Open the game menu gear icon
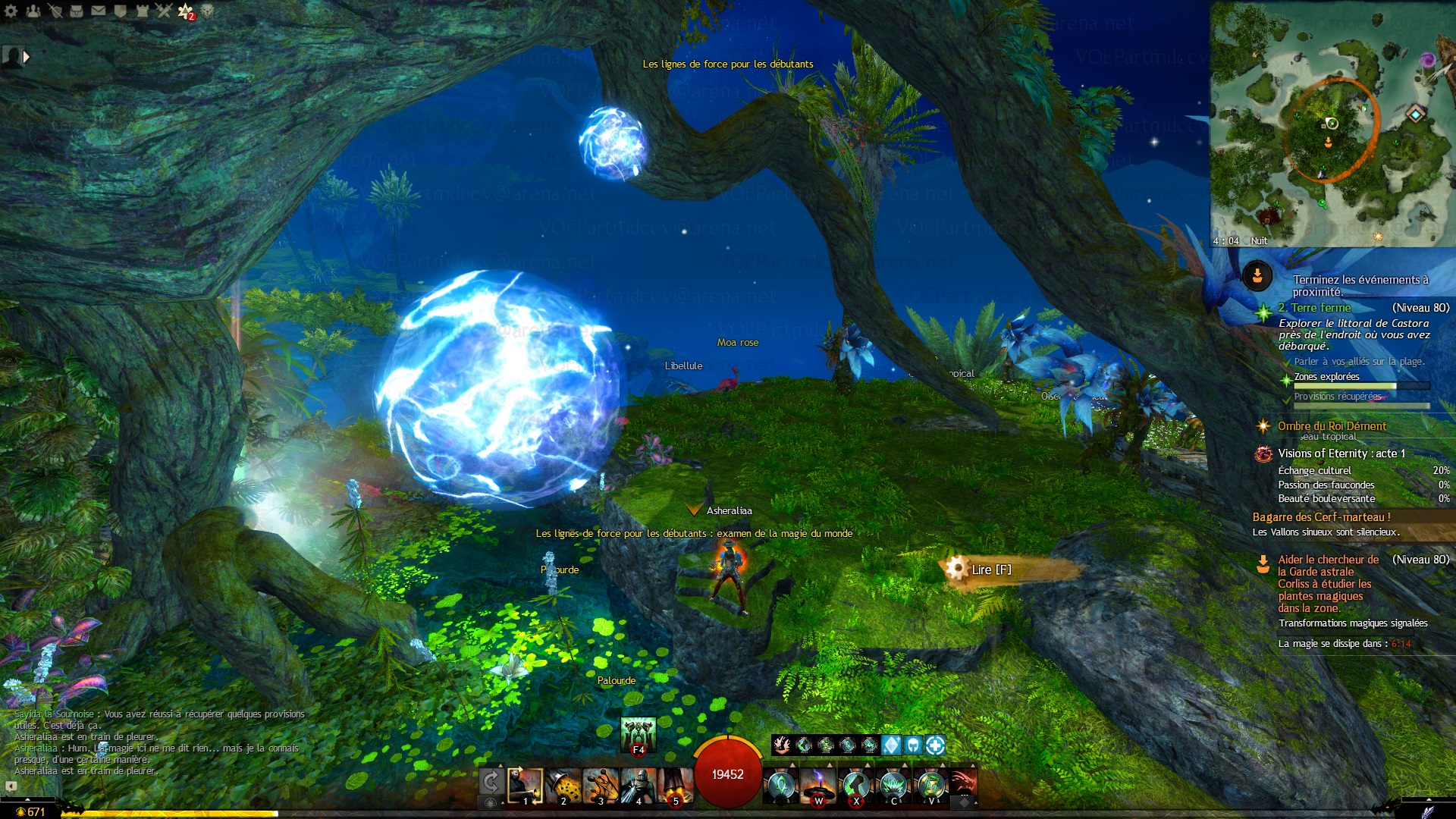This screenshot has height=819, width=1456. click(11, 11)
